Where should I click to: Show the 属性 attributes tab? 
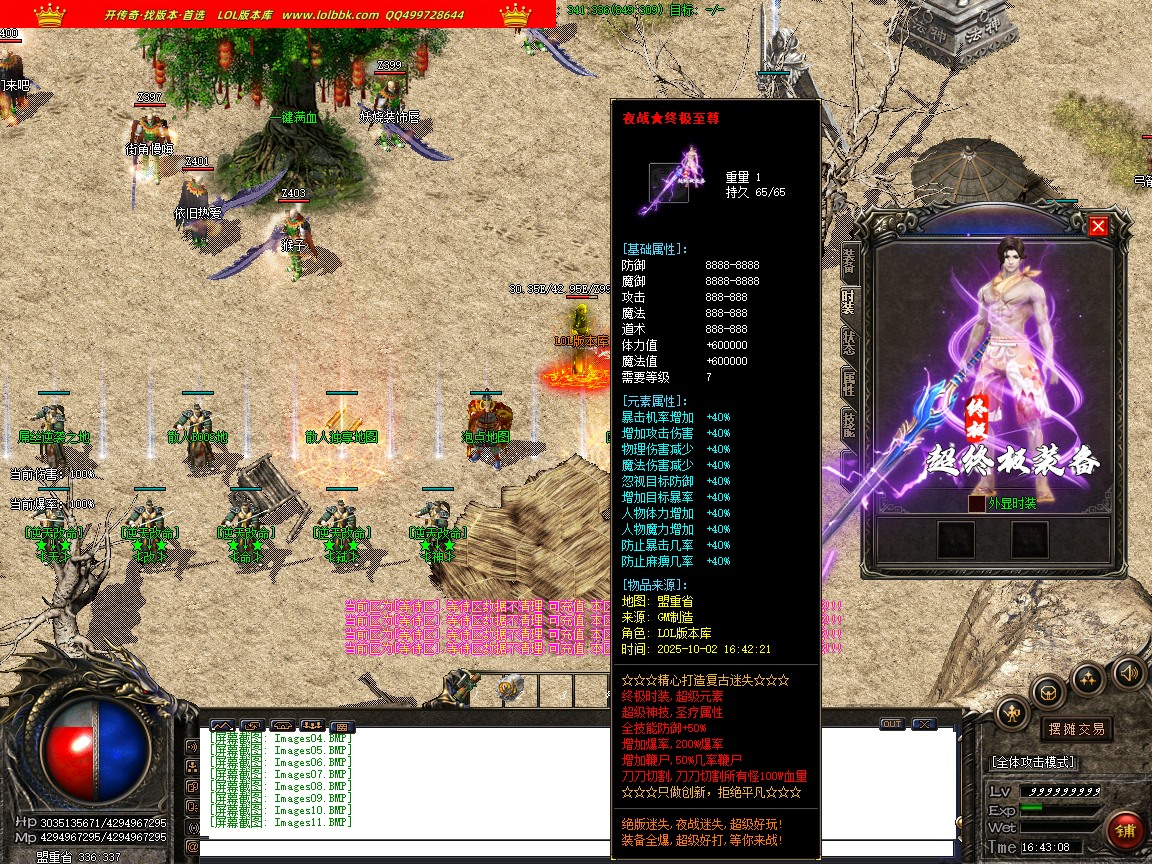pyautogui.click(x=849, y=382)
